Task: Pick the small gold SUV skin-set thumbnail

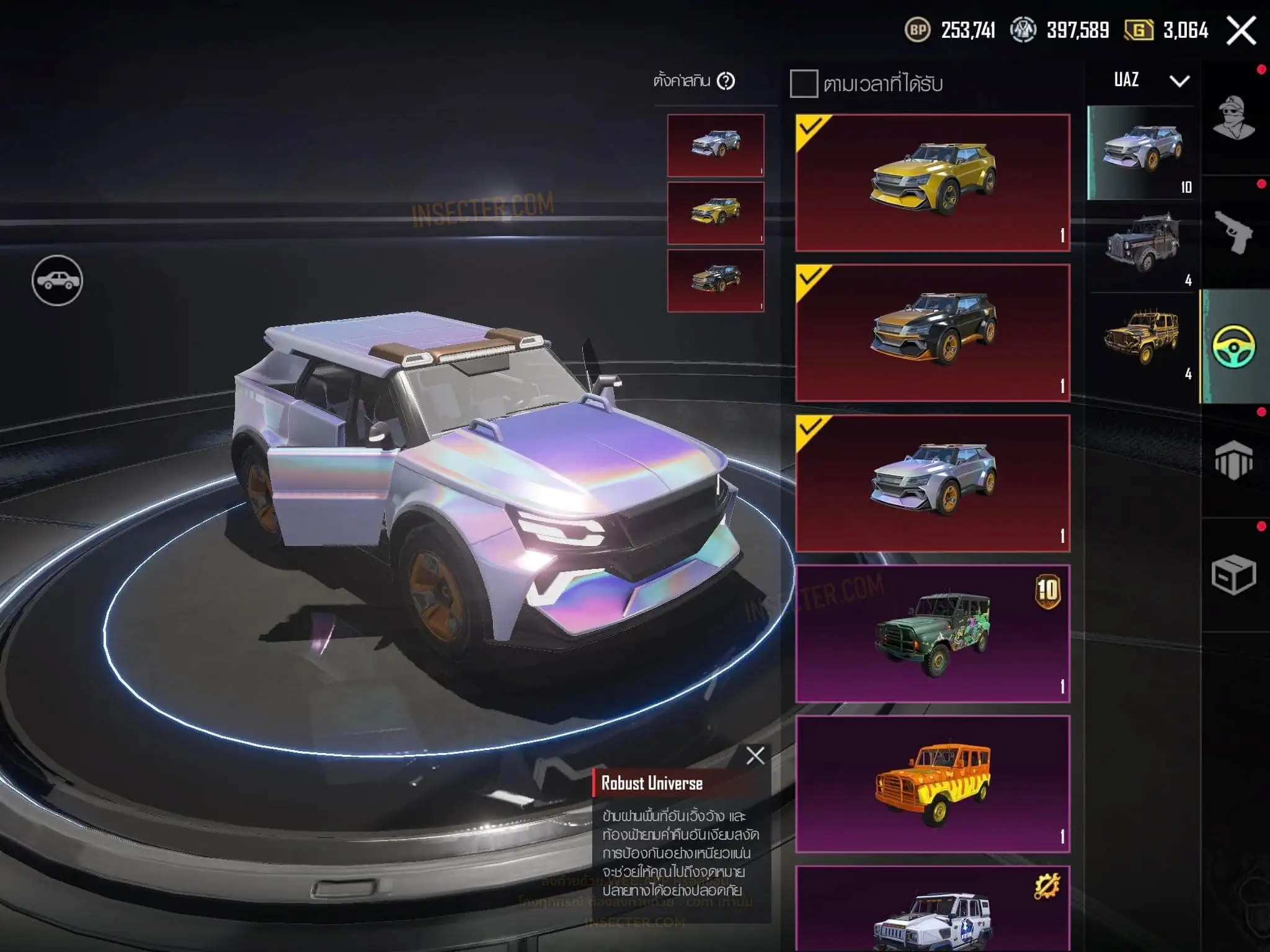Action: click(716, 213)
